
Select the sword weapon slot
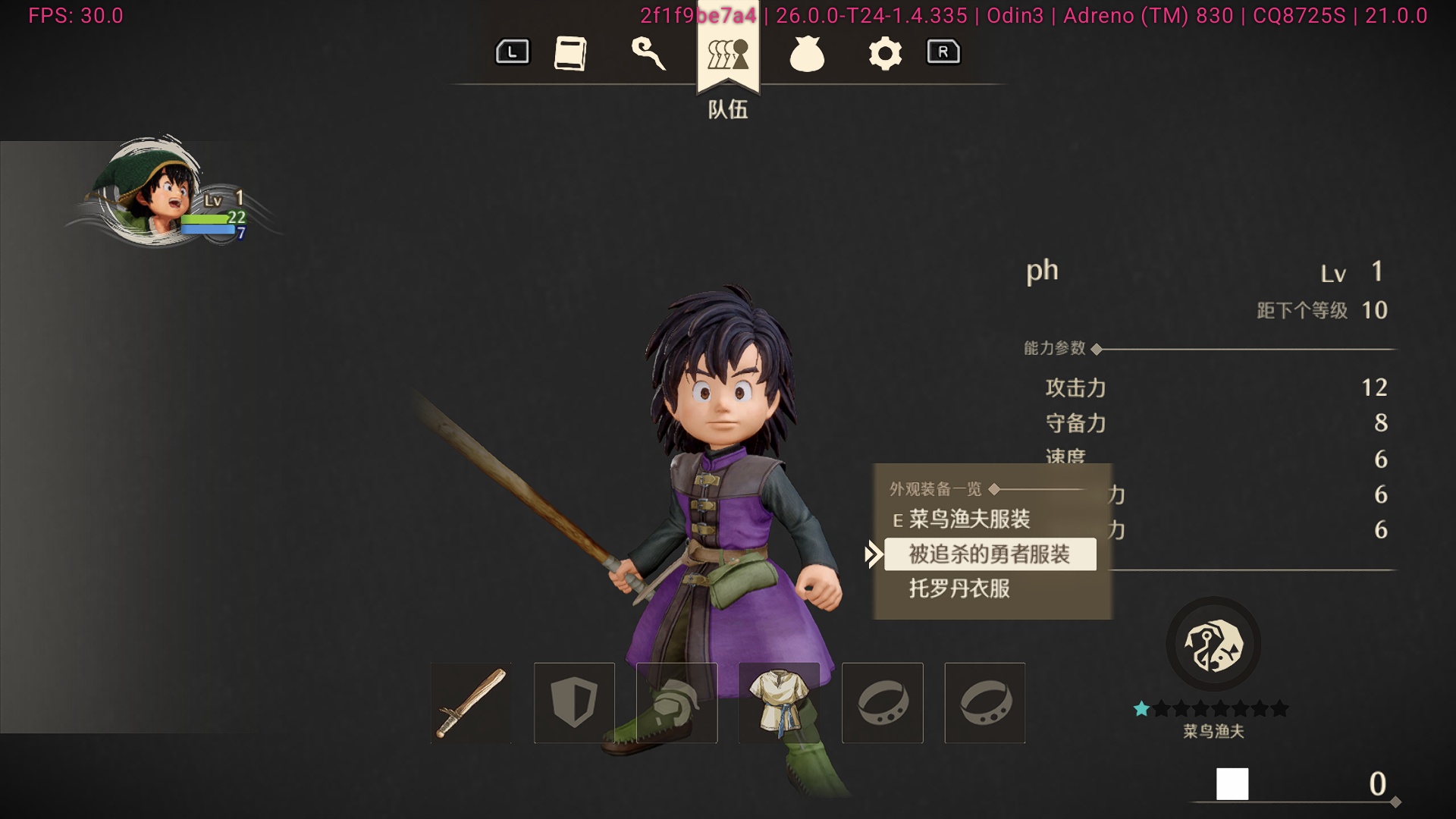click(470, 702)
